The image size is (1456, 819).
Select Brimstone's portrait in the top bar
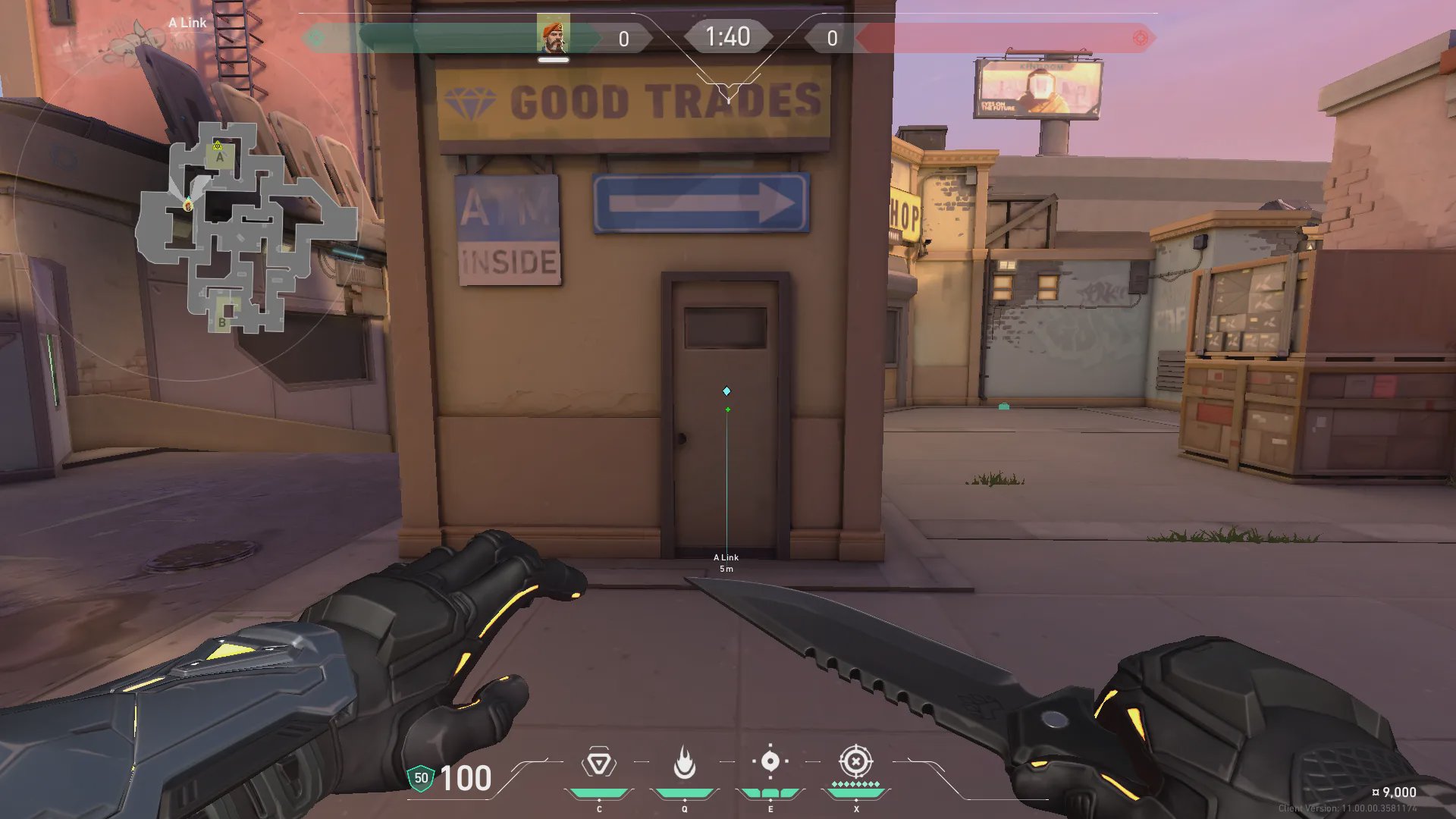click(x=553, y=36)
